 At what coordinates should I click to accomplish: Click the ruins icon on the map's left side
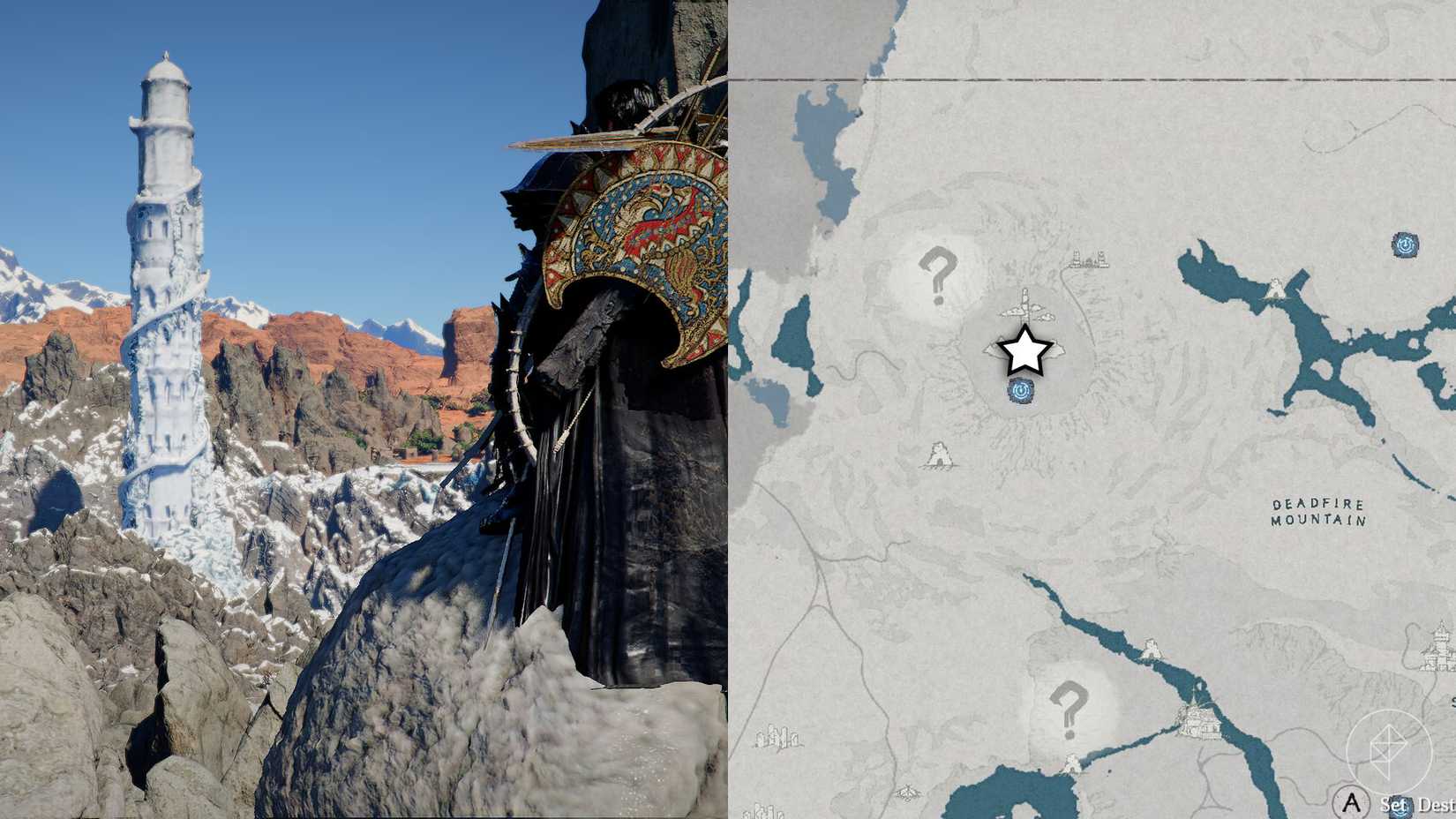pyautogui.click(x=778, y=737)
